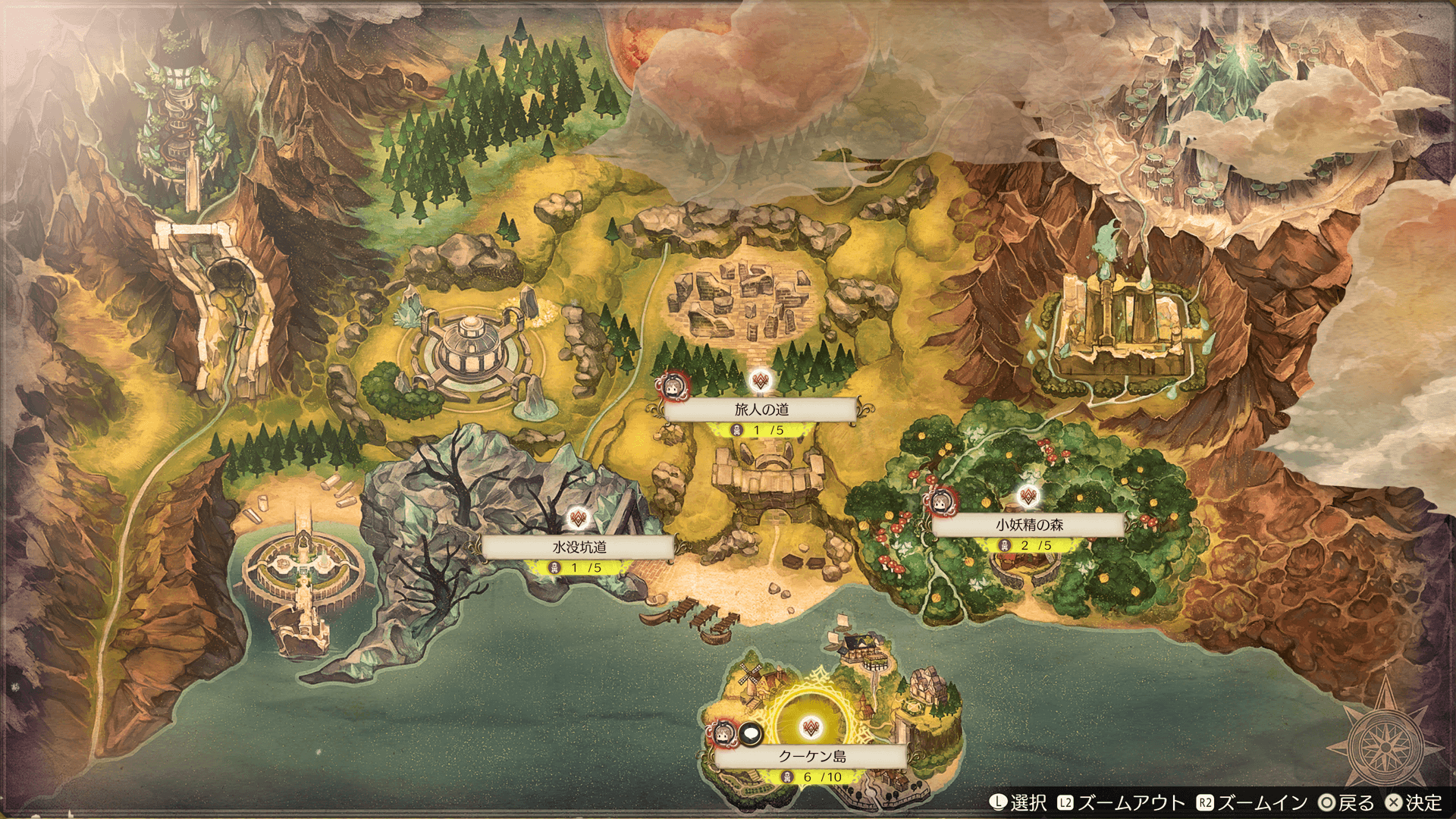Screen dimensions: 1456x819
Task: Click the glowing emblem marker on クーケン島
Action: coord(811,728)
